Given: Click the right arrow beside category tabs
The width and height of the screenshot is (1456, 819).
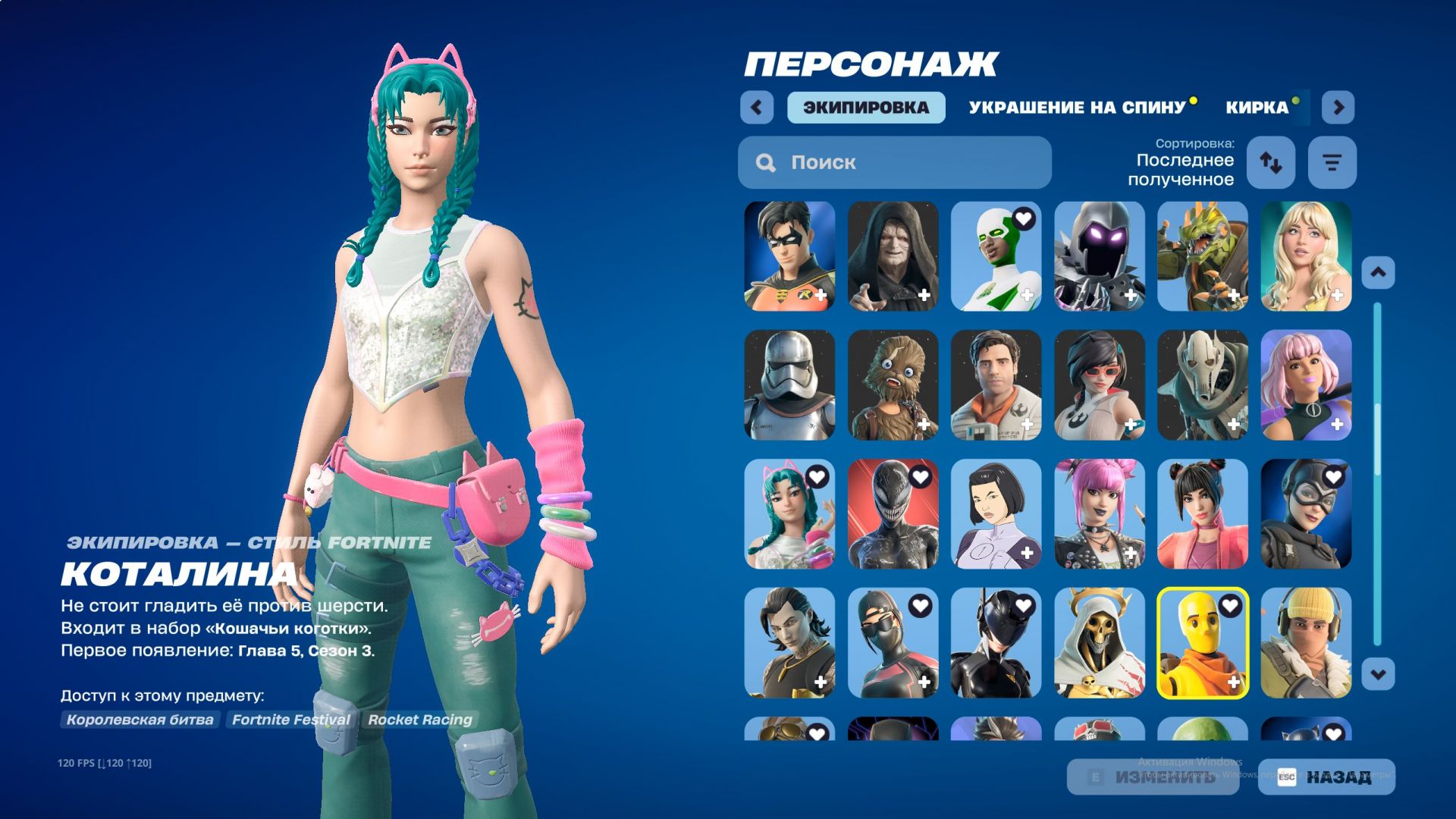Looking at the screenshot, I should tap(1338, 108).
